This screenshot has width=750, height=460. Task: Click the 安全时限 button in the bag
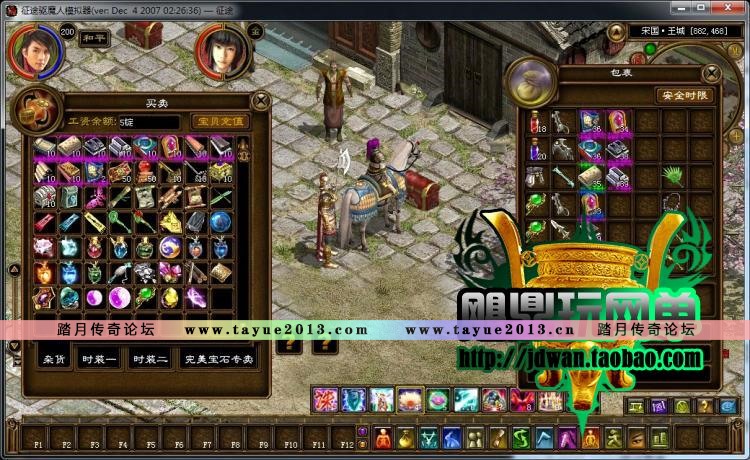684,95
